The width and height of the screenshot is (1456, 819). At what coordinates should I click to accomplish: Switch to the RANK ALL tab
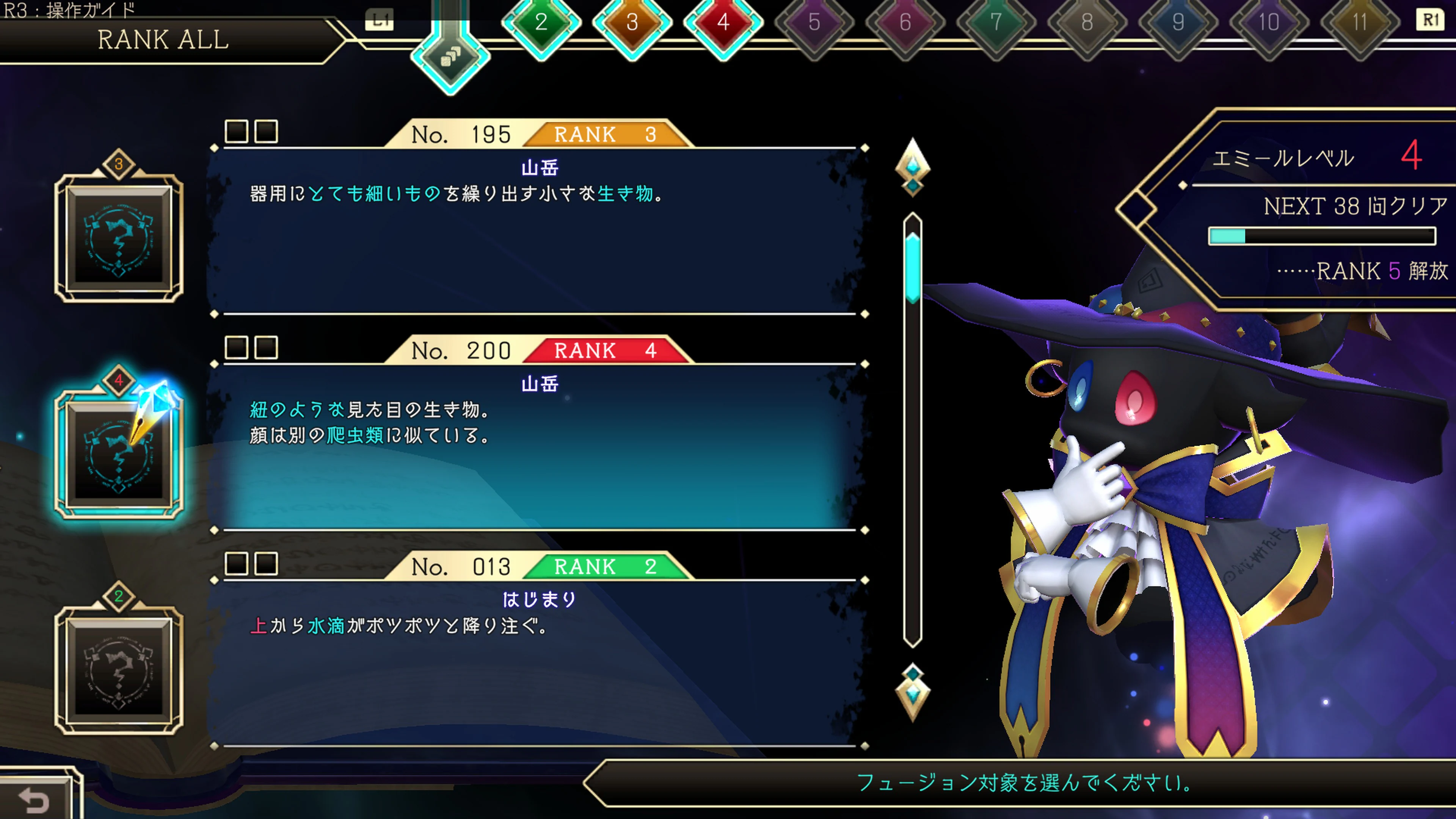[x=164, y=39]
